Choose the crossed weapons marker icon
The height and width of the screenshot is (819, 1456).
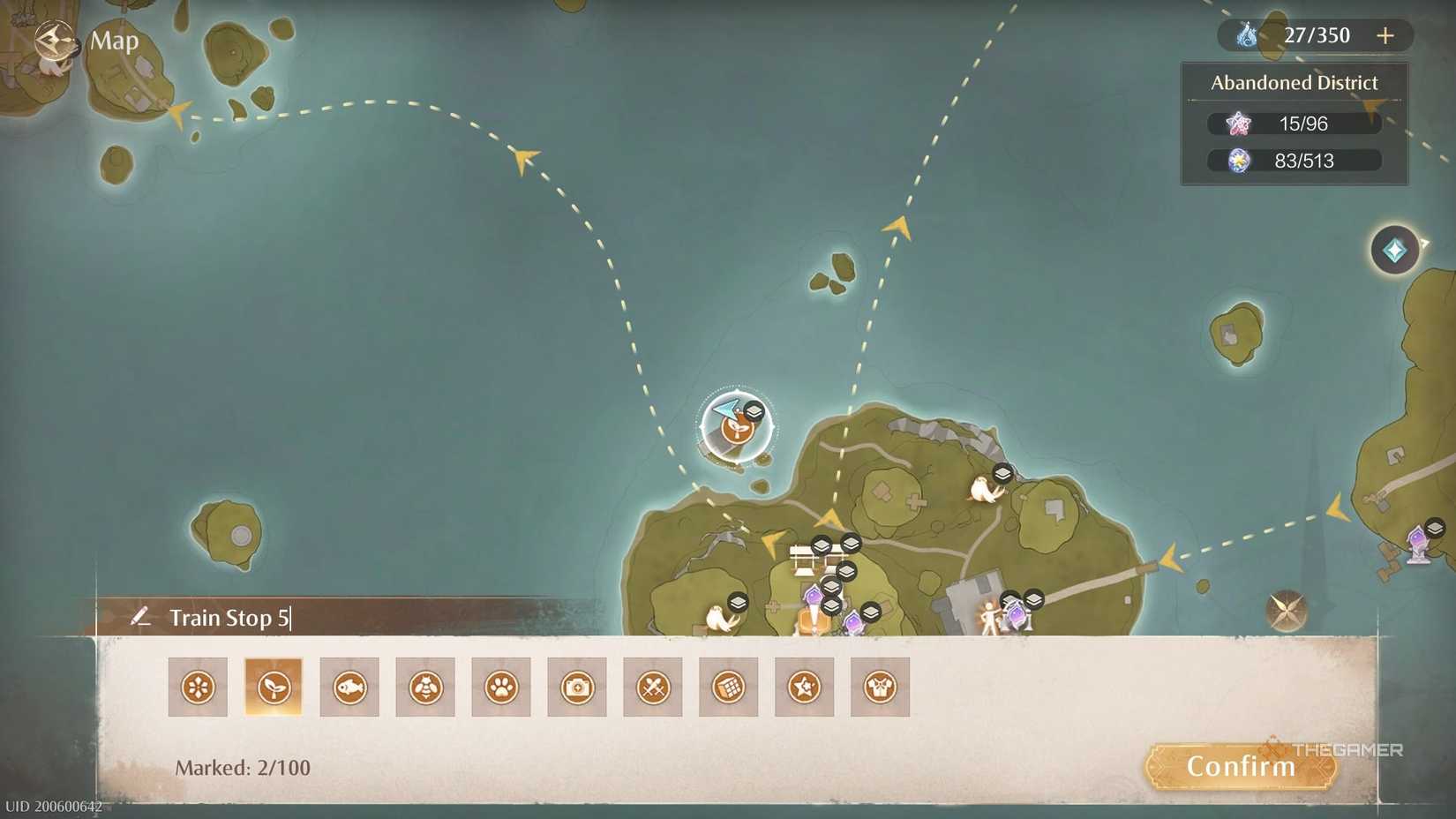pos(652,687)
